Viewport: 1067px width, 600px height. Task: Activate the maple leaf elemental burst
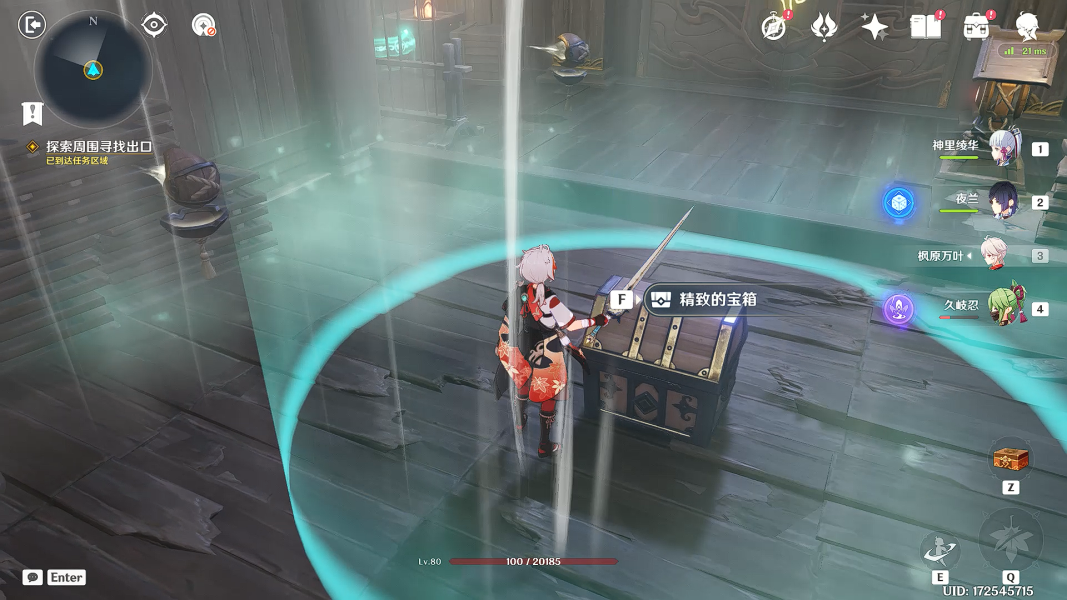click(1011, 541)
